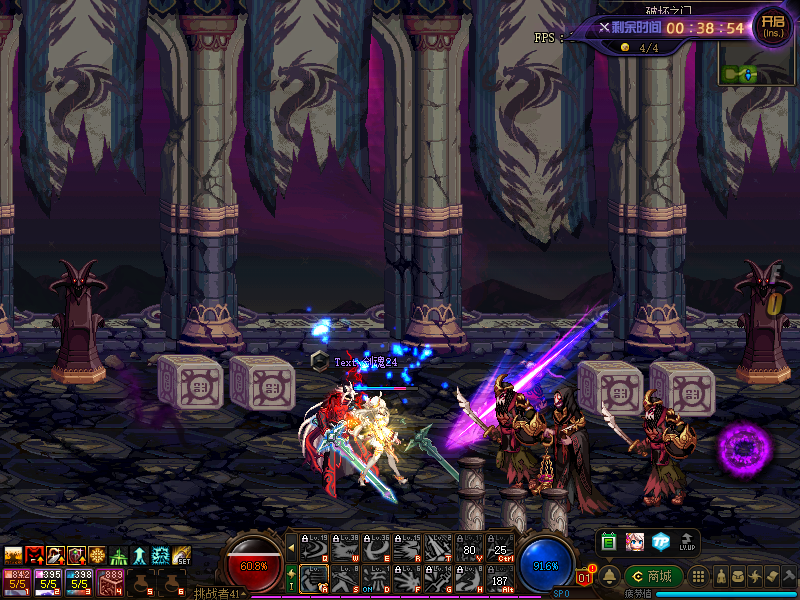Activate the skill bound to Alt
Viewport: 800px width, 600px height.
500,578
